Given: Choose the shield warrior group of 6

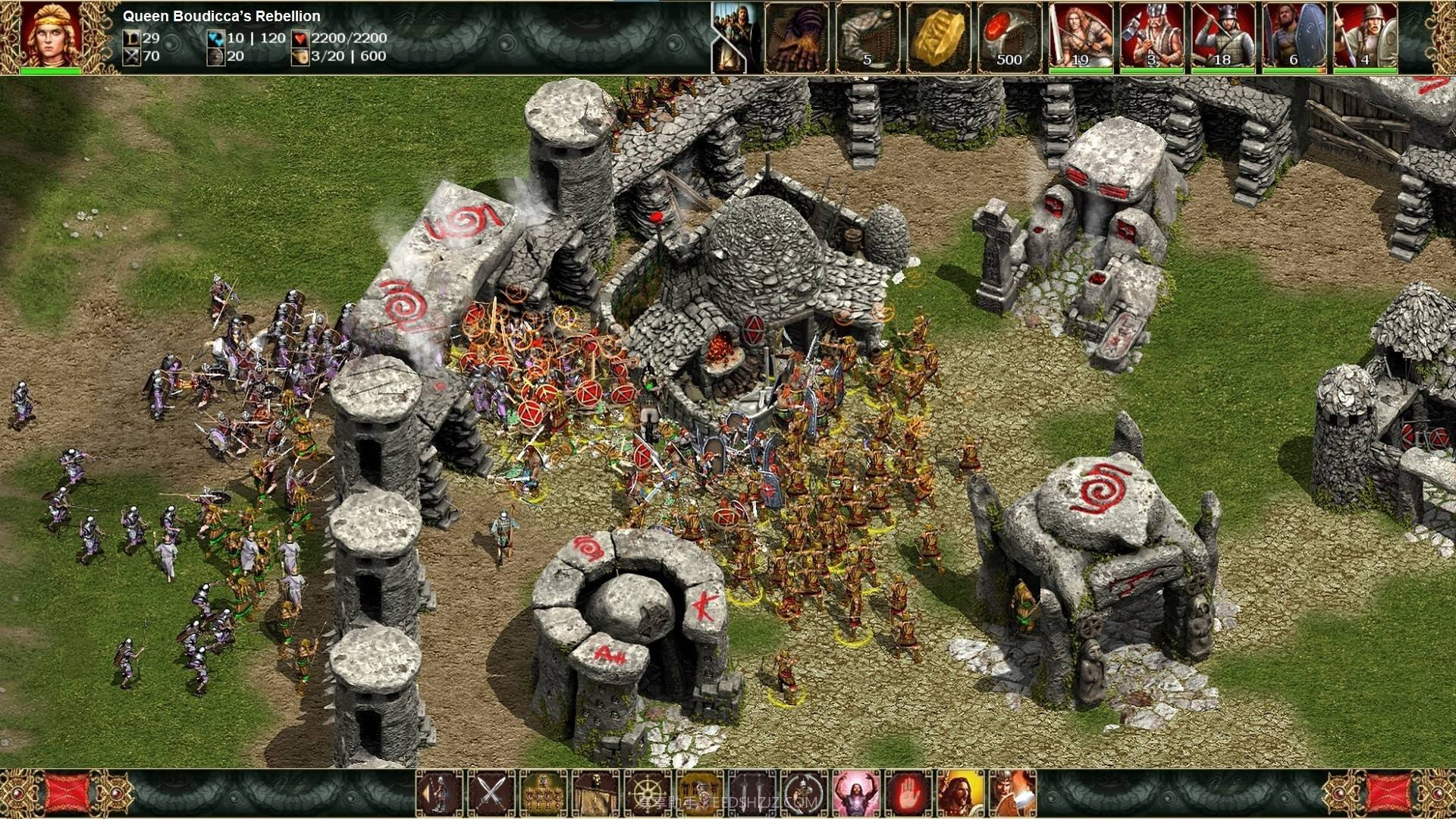Looking at the screenshot, I should [x=1294, y=37].
